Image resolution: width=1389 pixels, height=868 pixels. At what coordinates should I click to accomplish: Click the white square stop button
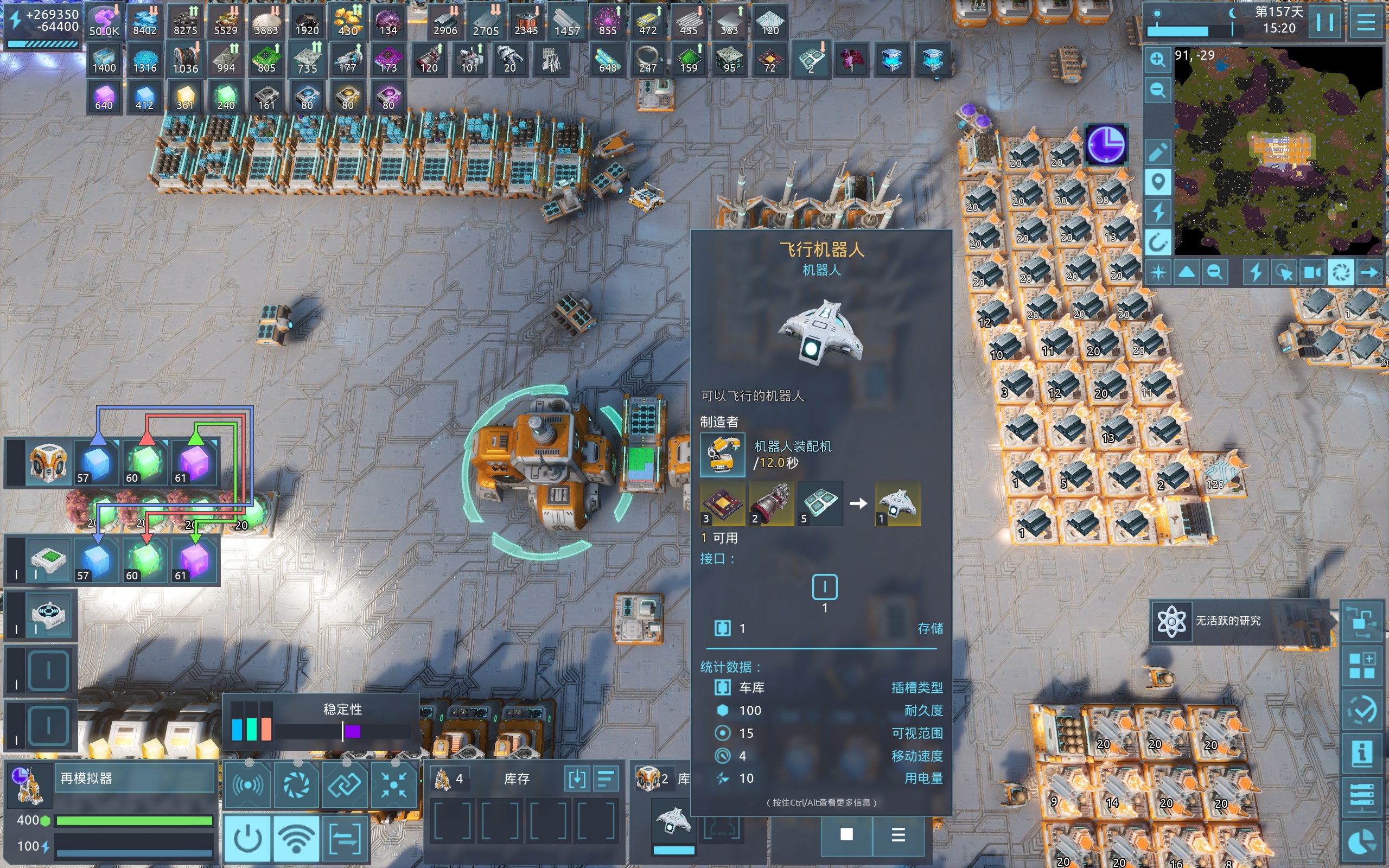click(846, 834)
